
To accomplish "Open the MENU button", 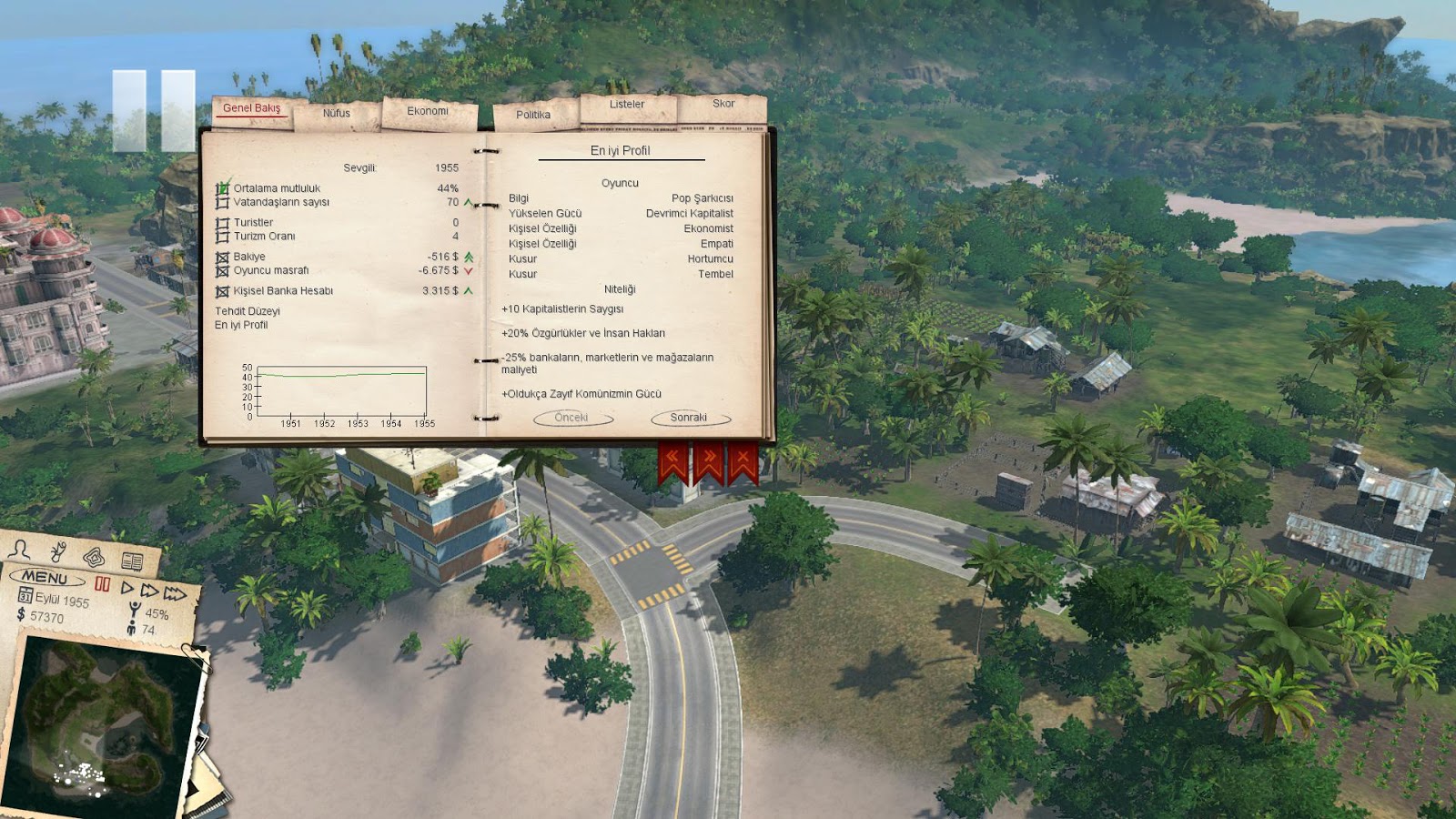I will 45,578.
